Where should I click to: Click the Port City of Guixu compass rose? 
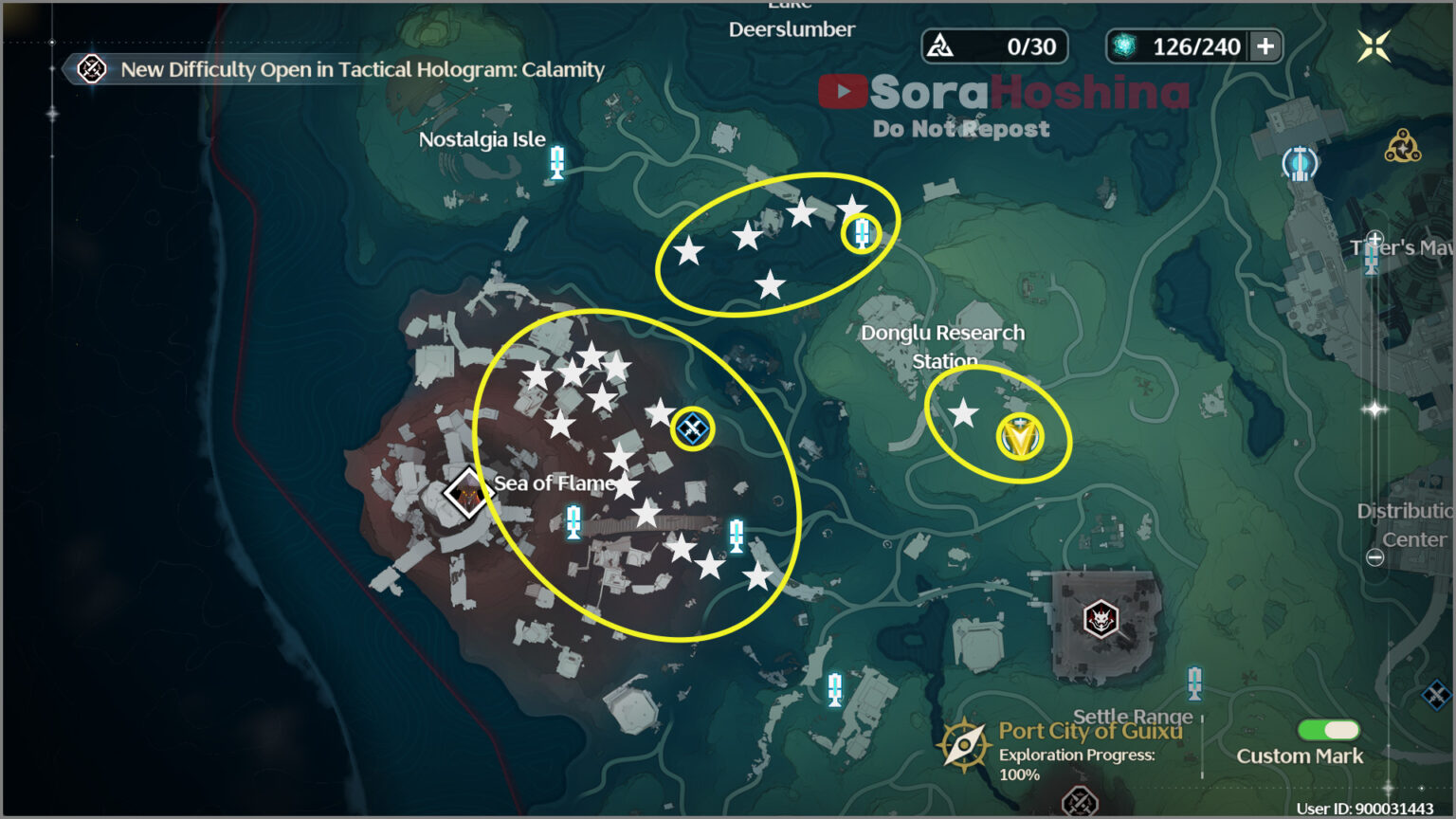(x=965, y=745)
